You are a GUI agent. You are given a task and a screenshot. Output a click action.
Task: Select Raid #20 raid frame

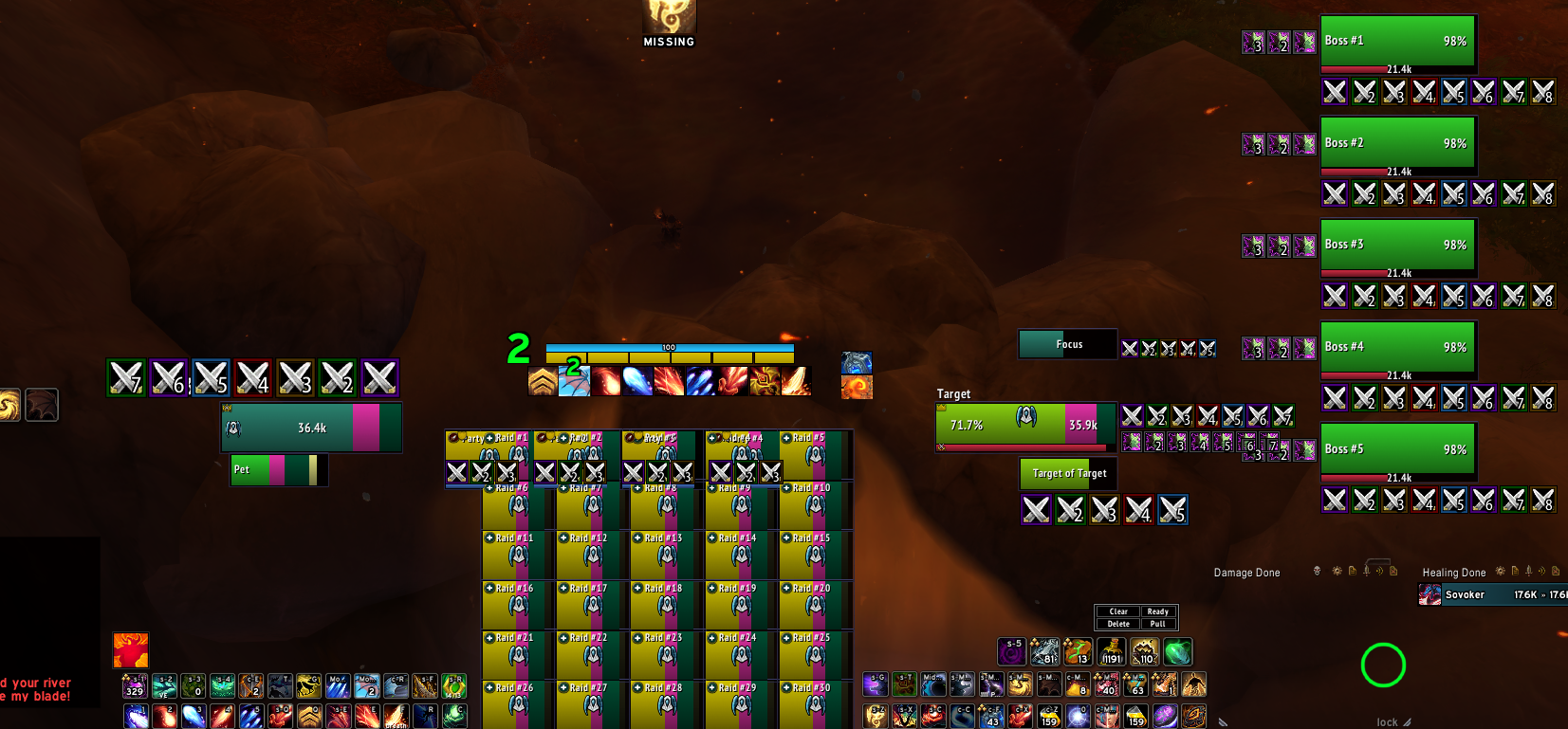pyautogui.click(x=815, y=605)
